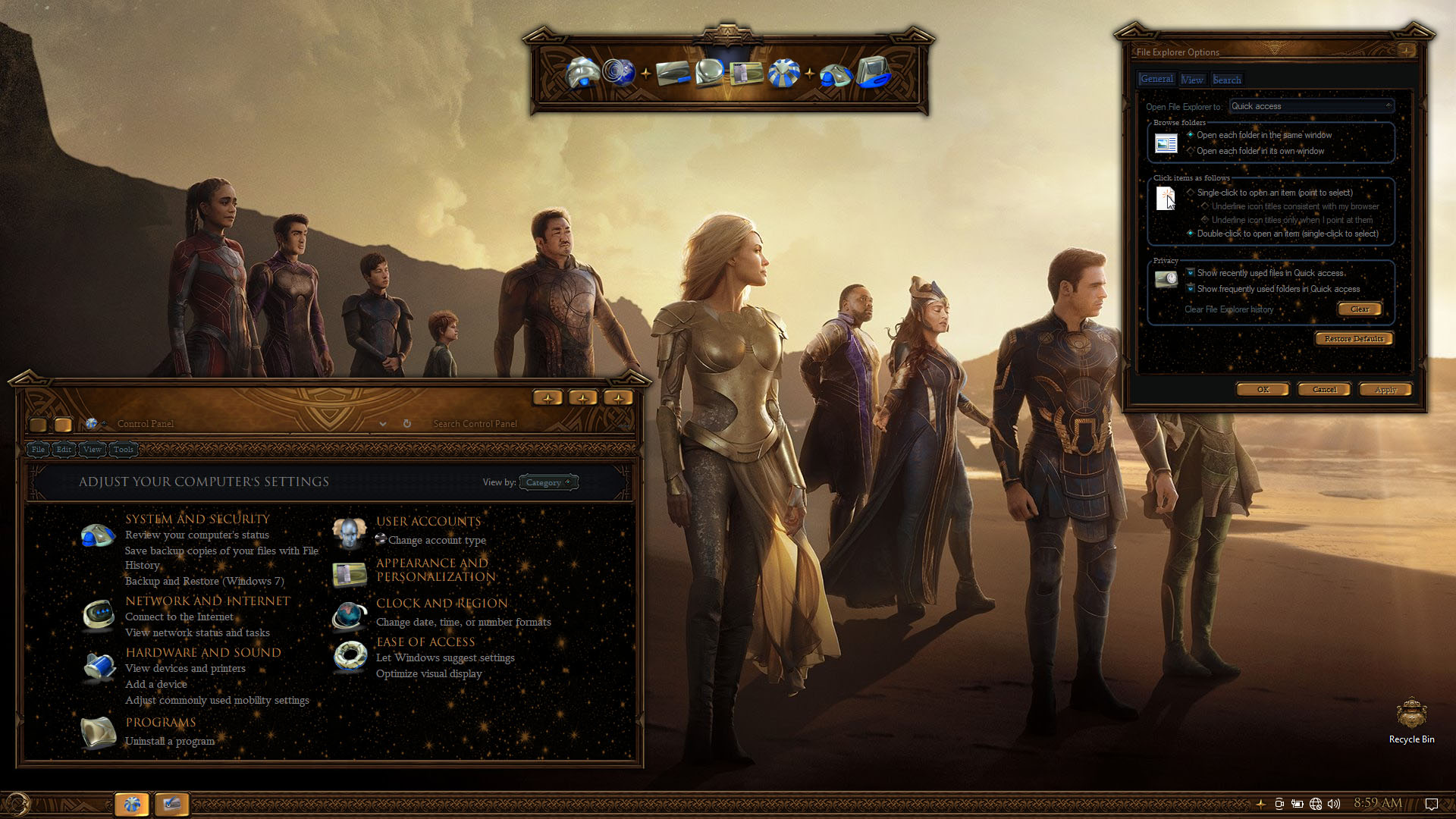Open User Accounts category
Viewport: 1456px width, 819px height.
pyautogui.click(x=428, y=522)
